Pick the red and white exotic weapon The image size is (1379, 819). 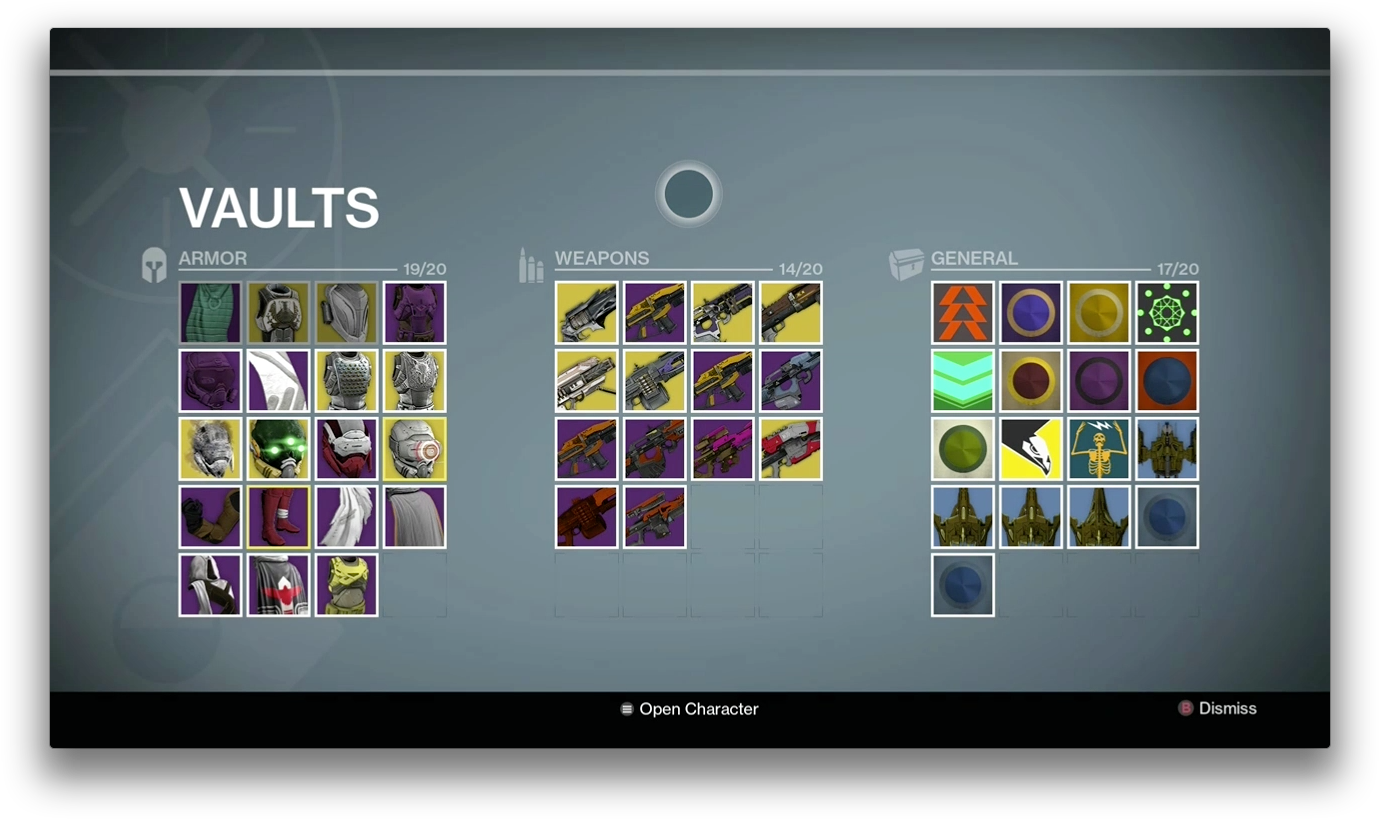coord(790,449)
